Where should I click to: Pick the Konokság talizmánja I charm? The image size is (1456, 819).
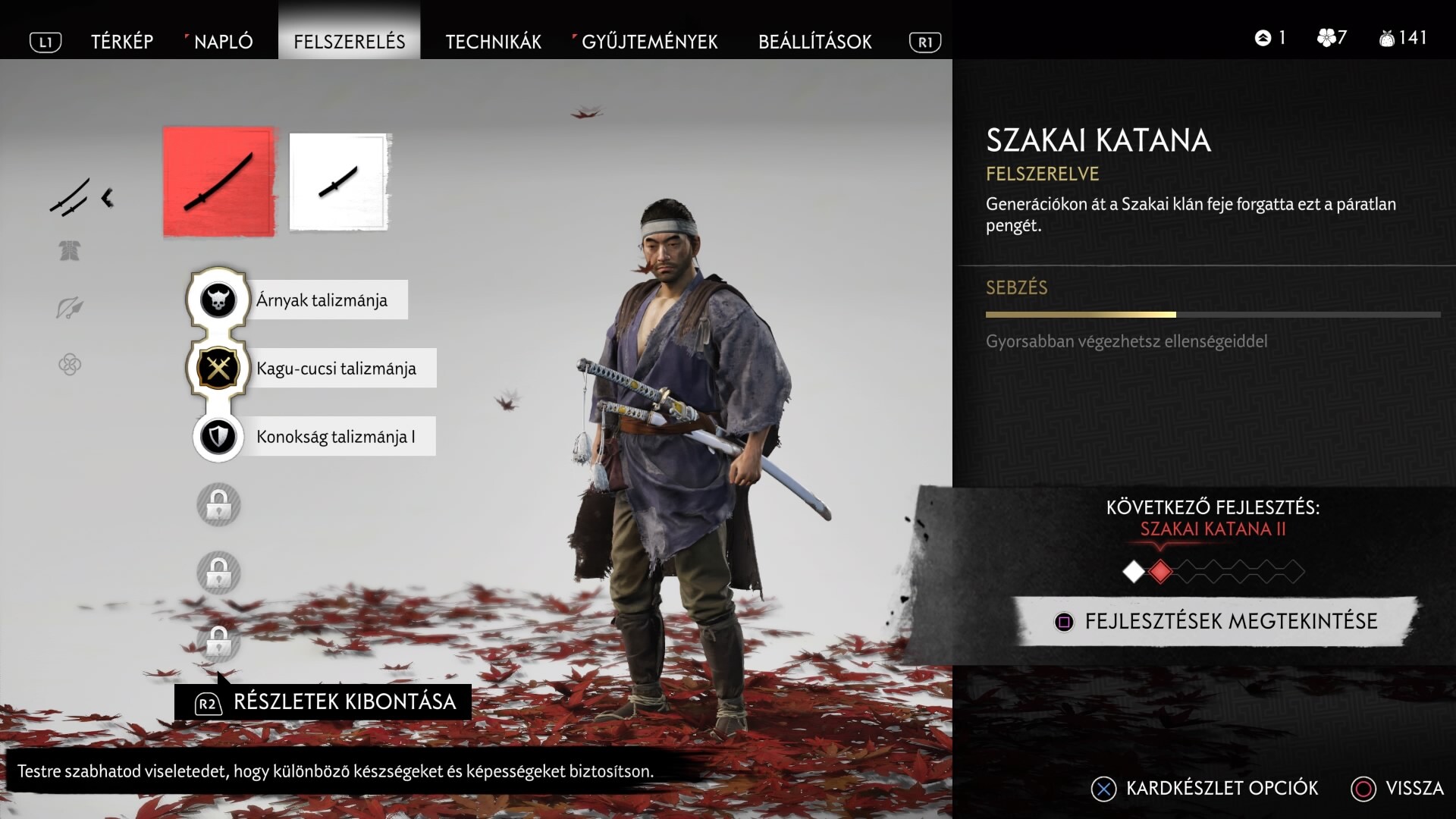[335, 437]
